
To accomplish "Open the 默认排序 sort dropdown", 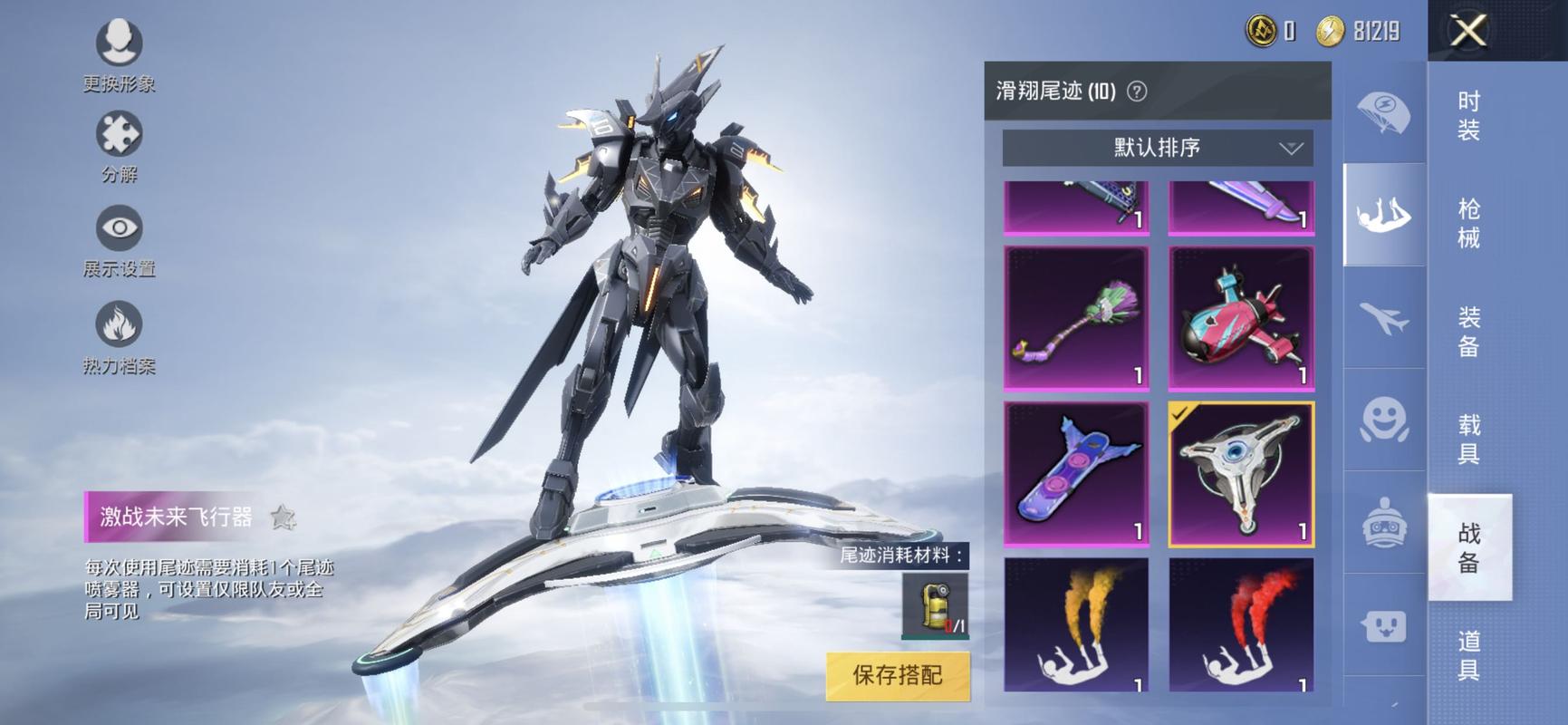I will [x=1157, y=148].
